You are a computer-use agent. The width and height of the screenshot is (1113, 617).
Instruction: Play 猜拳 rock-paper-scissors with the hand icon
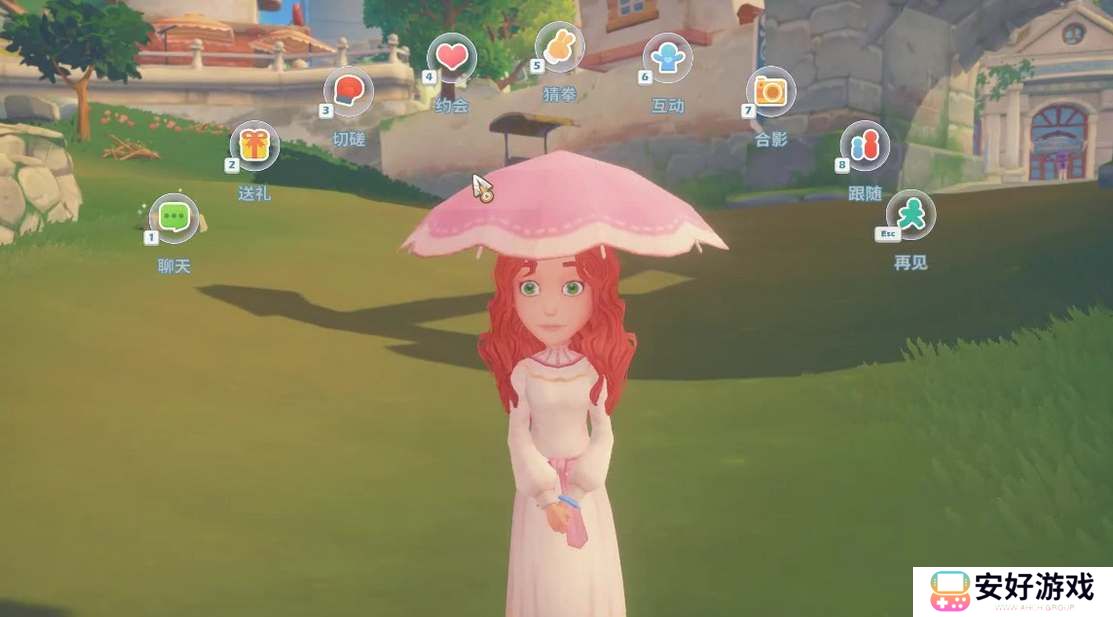tap(559, 45)
